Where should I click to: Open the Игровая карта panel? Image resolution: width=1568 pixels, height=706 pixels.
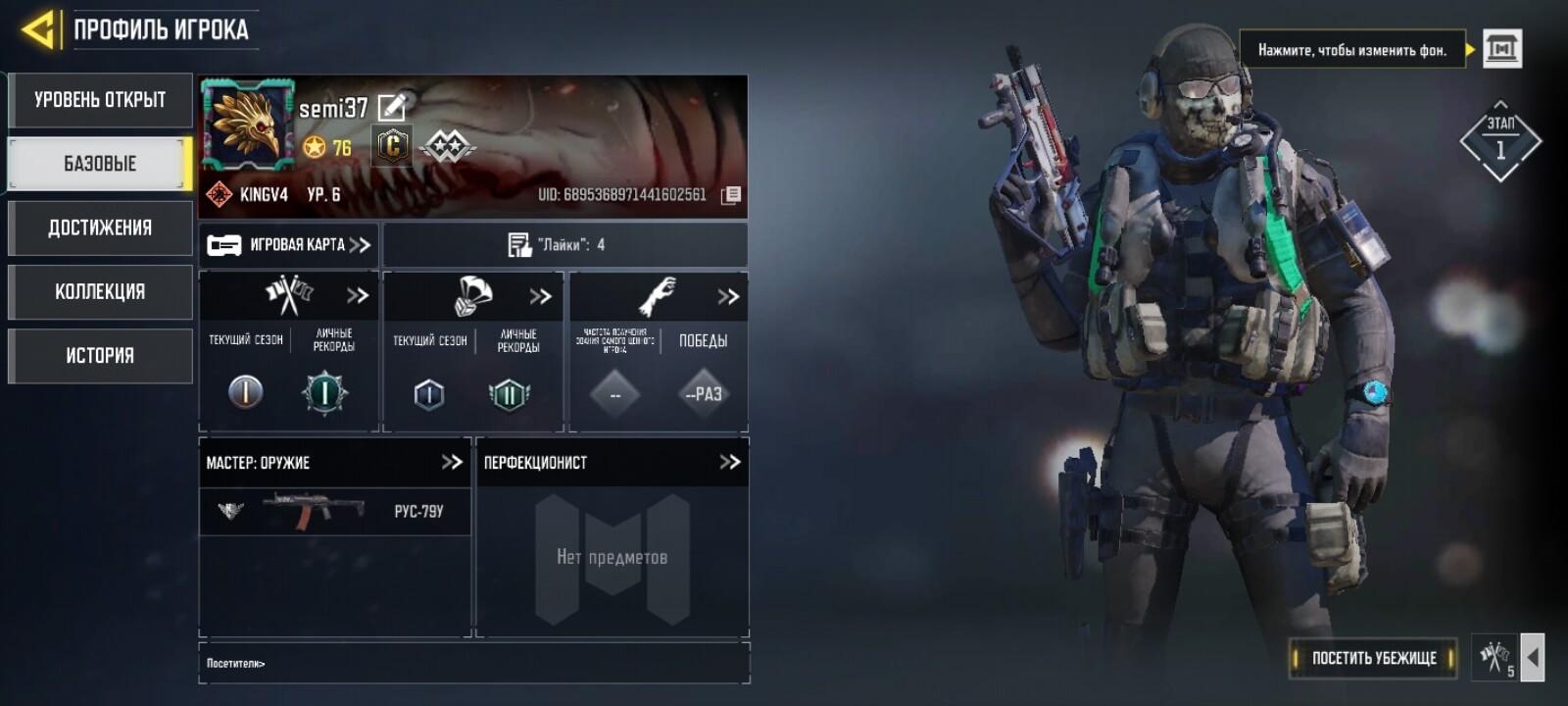[288, 245]
